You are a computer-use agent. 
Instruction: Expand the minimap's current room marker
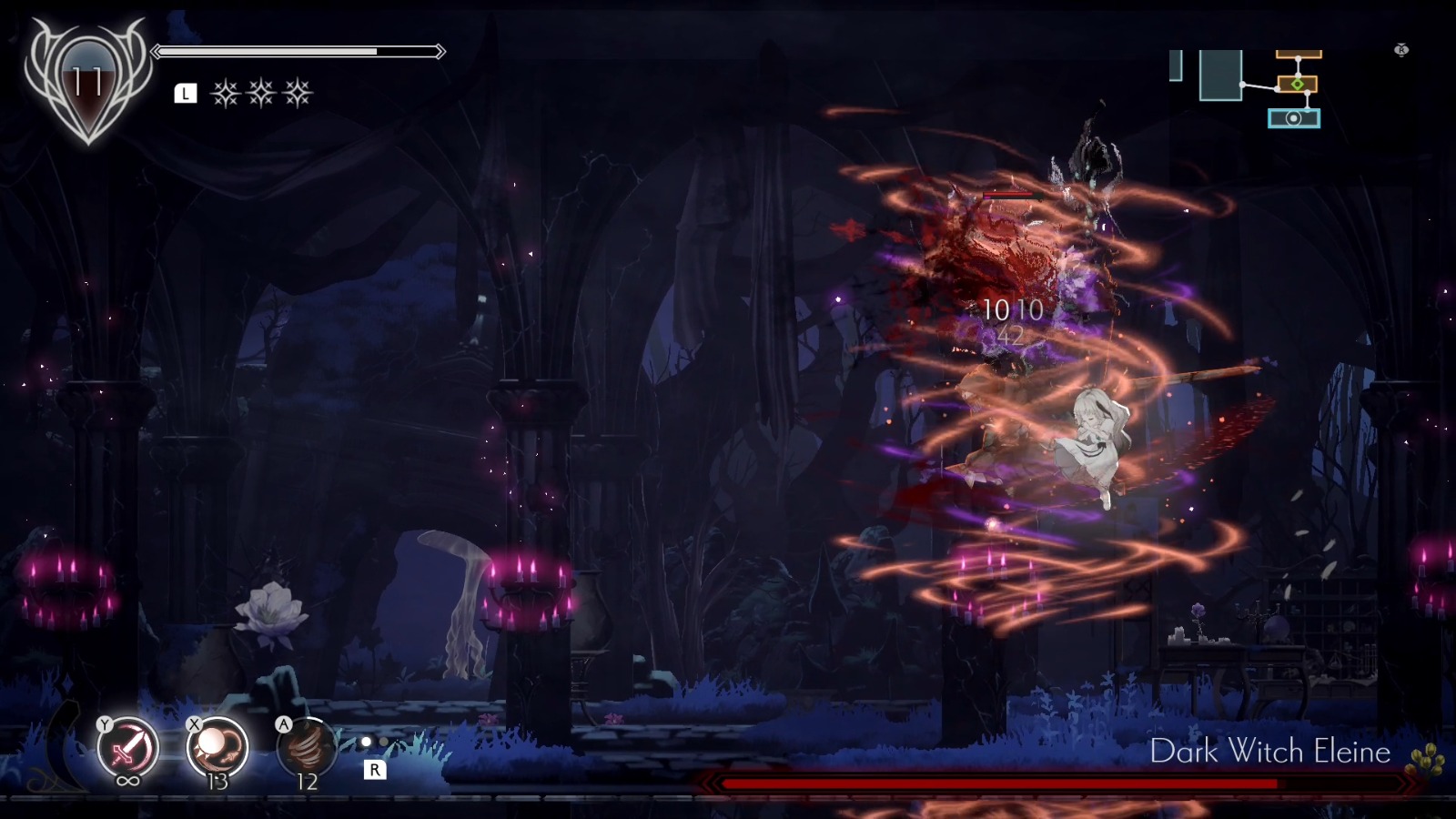1297,84
